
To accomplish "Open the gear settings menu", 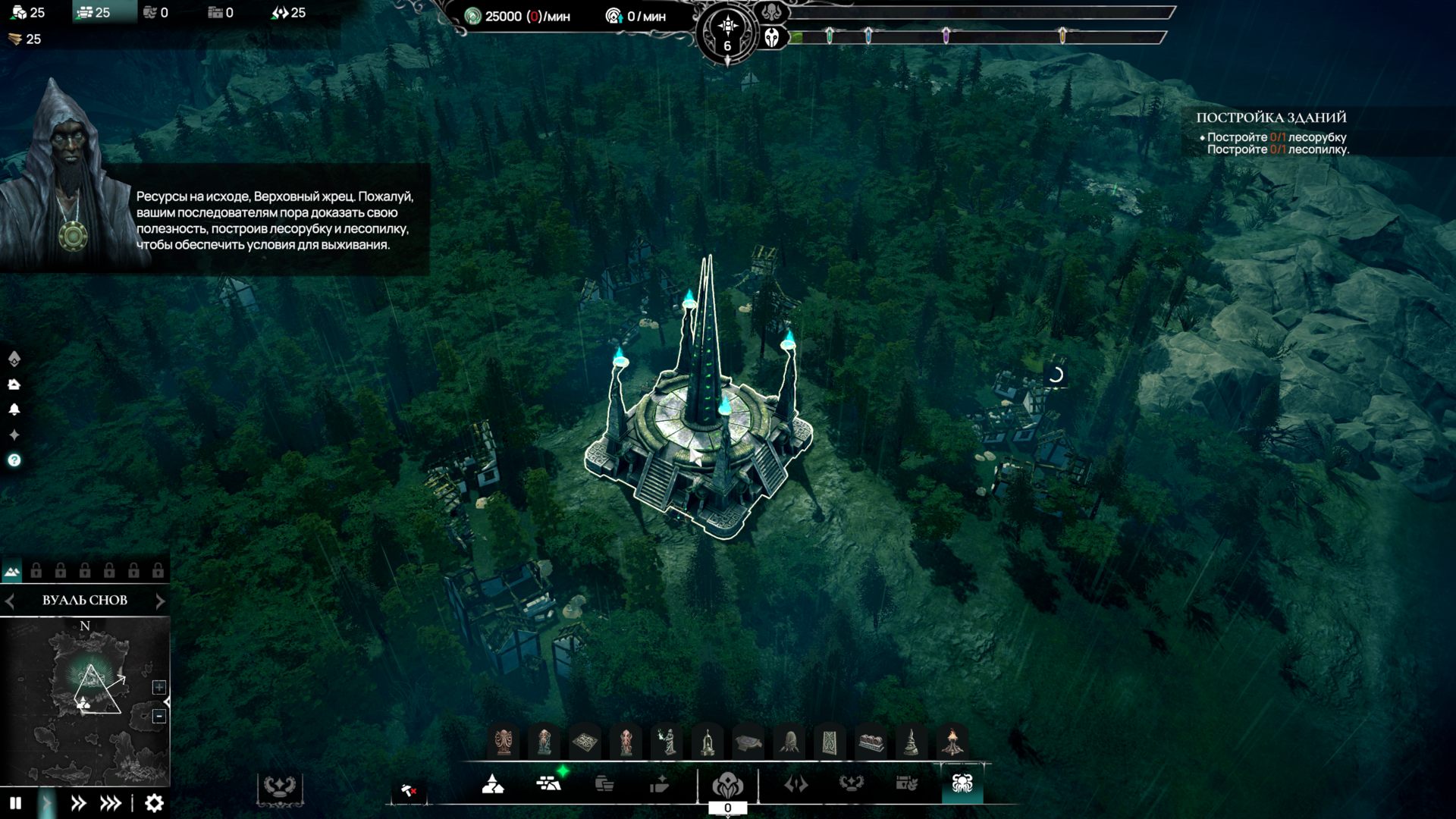I will [154, 803].
